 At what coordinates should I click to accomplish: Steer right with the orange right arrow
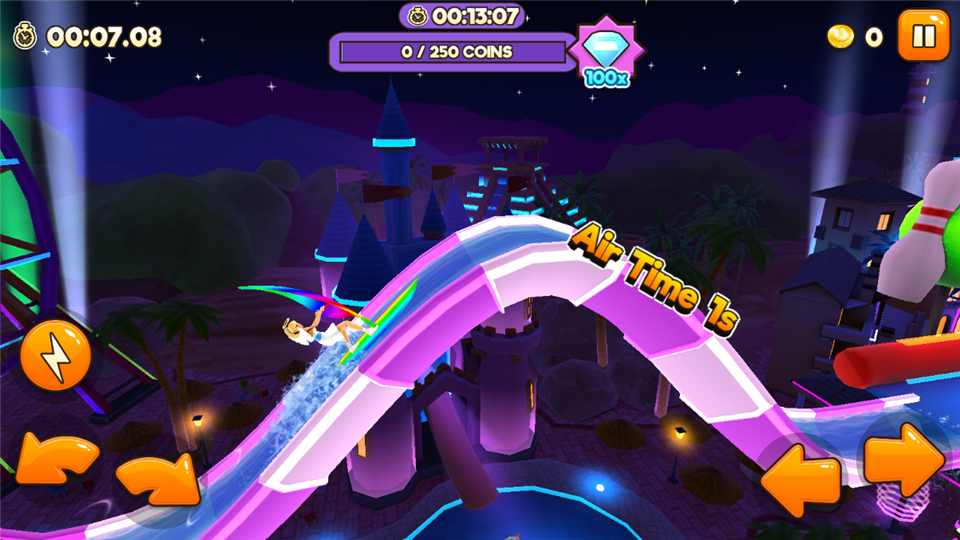[x=903, y=459]
